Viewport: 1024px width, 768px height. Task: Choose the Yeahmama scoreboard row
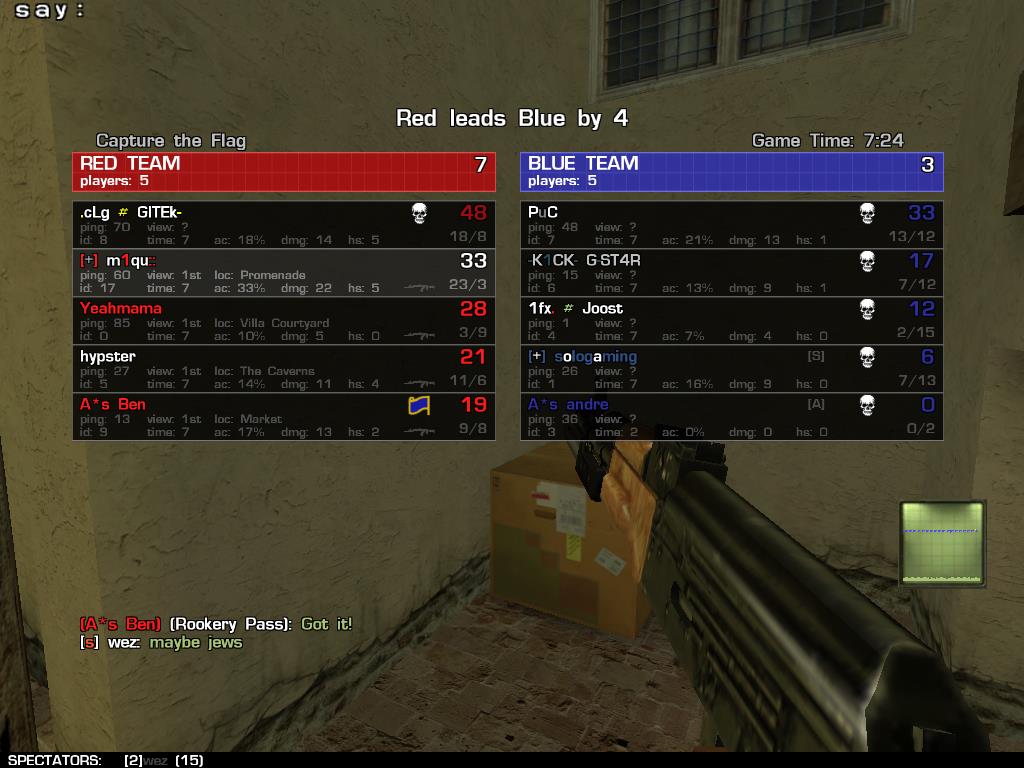pyautogui.click(x=283, y=321)
